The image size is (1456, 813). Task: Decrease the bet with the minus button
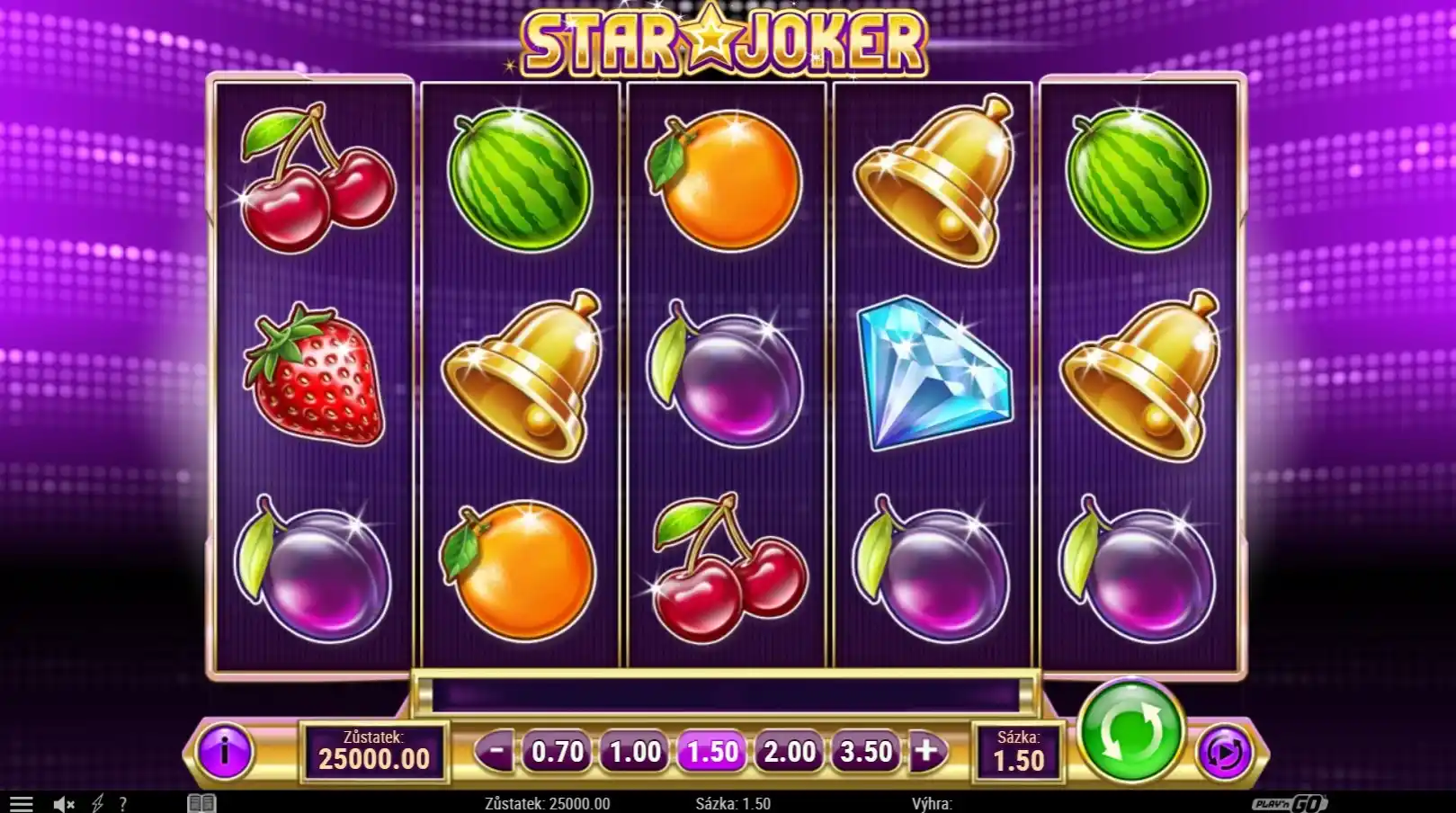pos(496,750)
